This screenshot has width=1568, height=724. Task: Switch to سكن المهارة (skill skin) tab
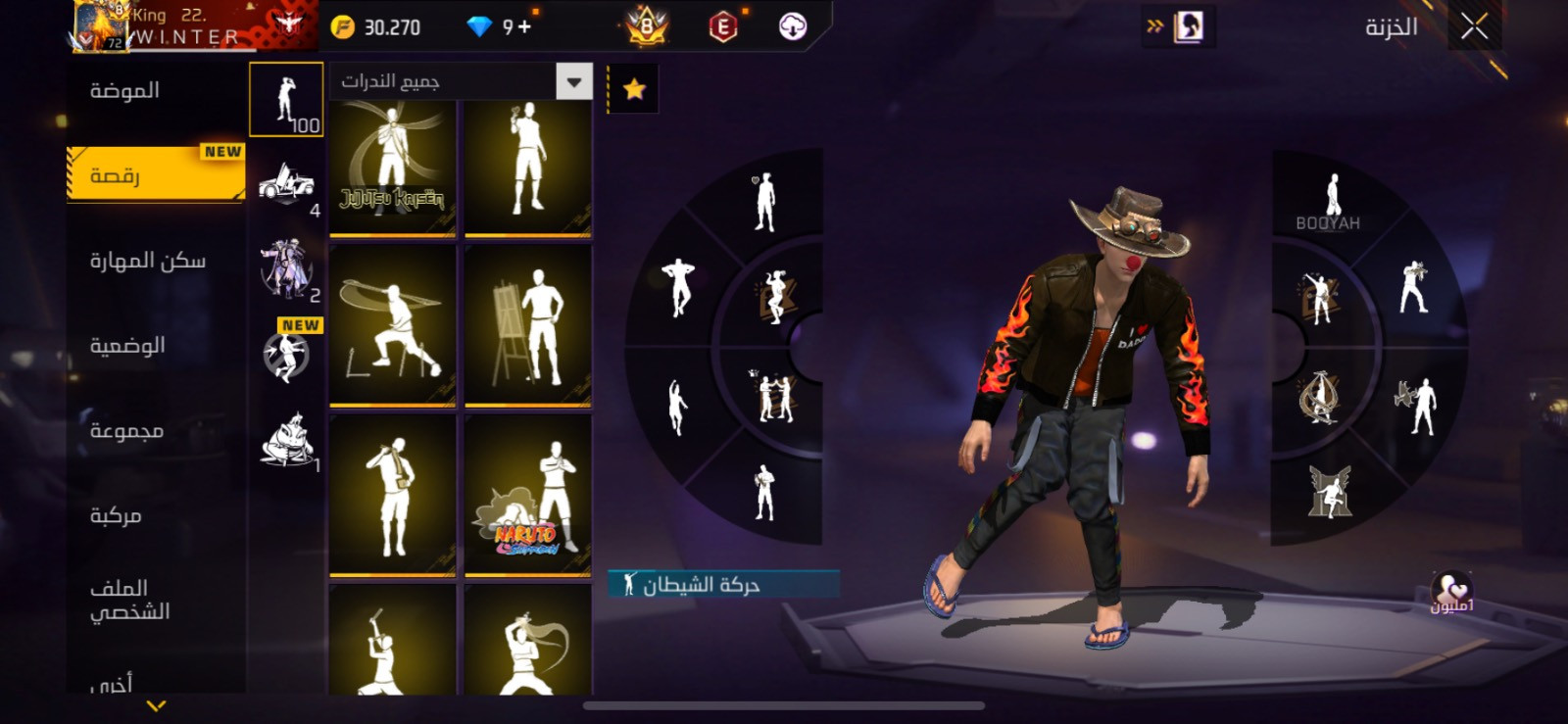click(148, 261)
